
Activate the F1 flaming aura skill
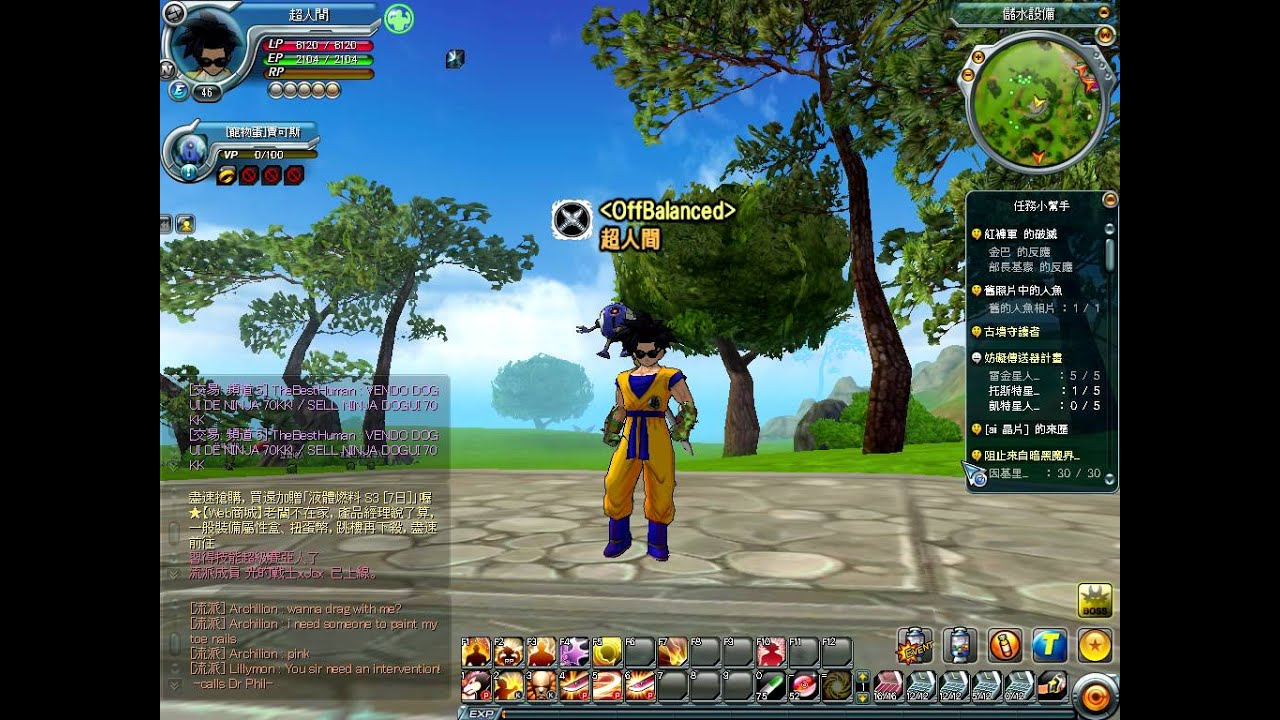[476, 652]
